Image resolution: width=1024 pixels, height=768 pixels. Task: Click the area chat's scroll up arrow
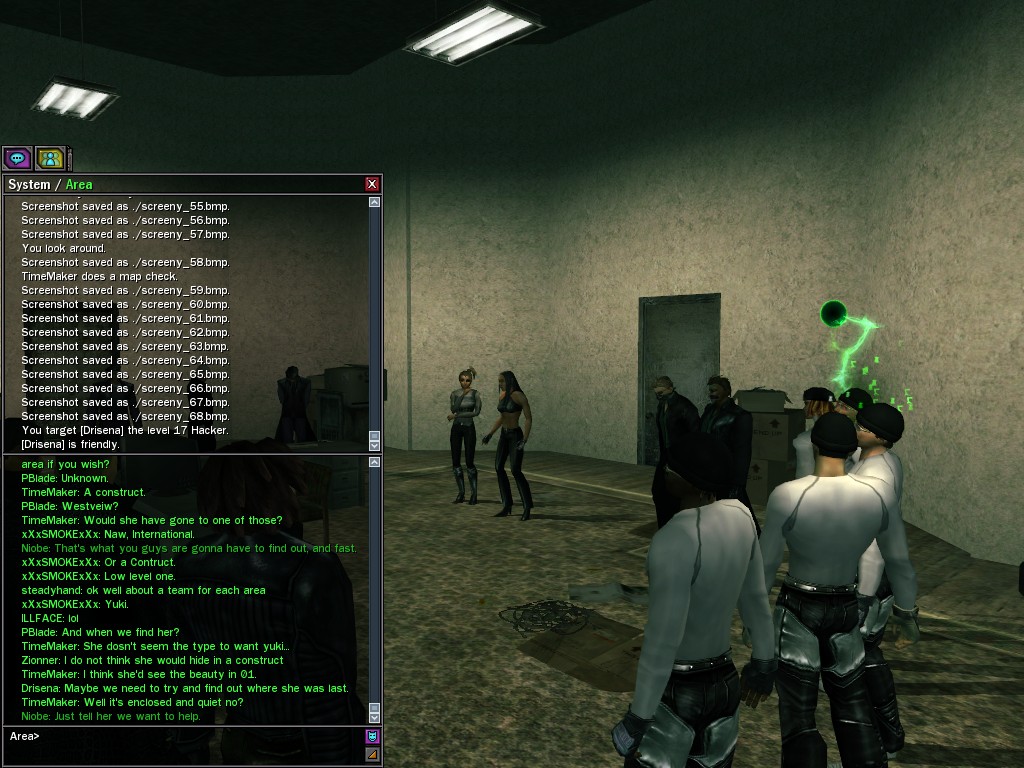click(375, 463)
